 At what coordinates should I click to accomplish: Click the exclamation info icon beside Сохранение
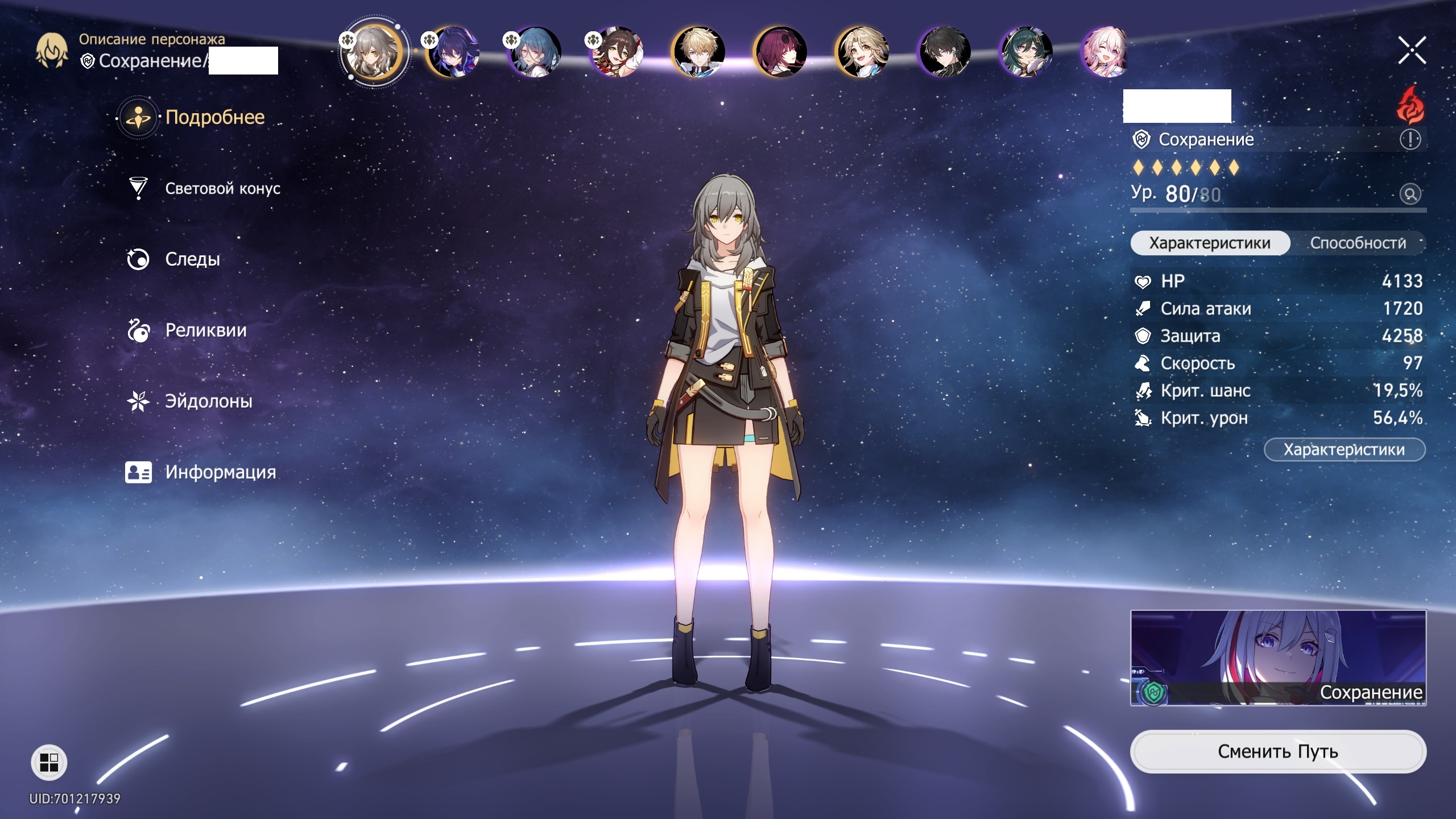click(1410, 139)
